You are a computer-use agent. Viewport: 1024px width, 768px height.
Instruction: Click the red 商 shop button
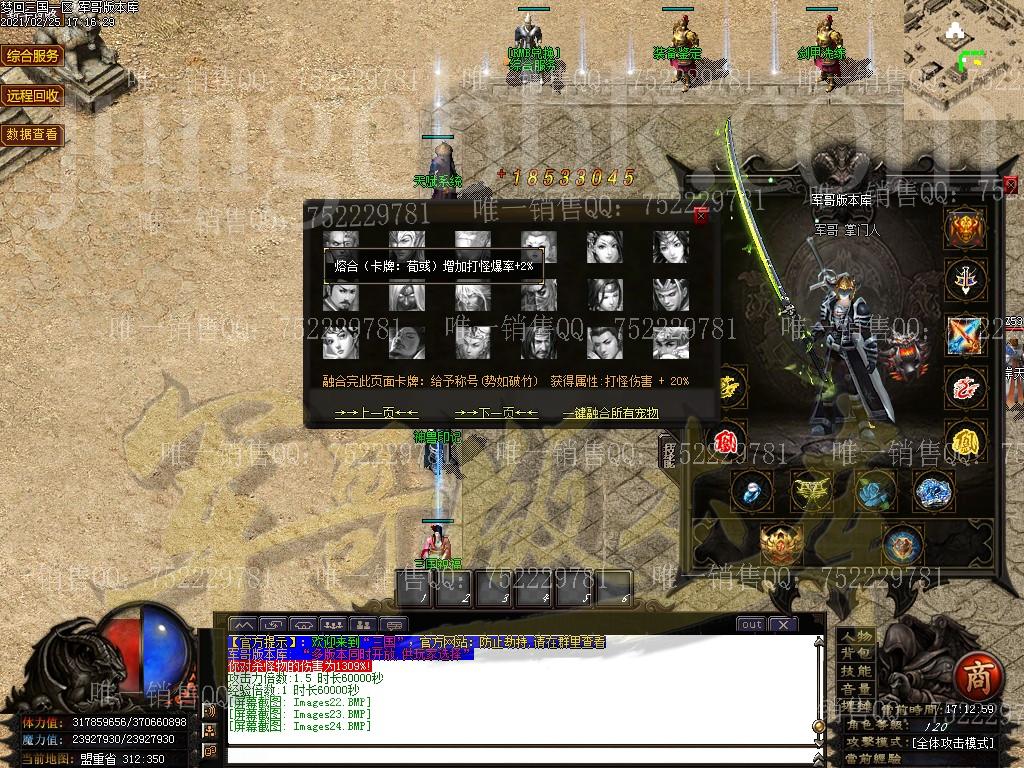click(x=972, y=678)
